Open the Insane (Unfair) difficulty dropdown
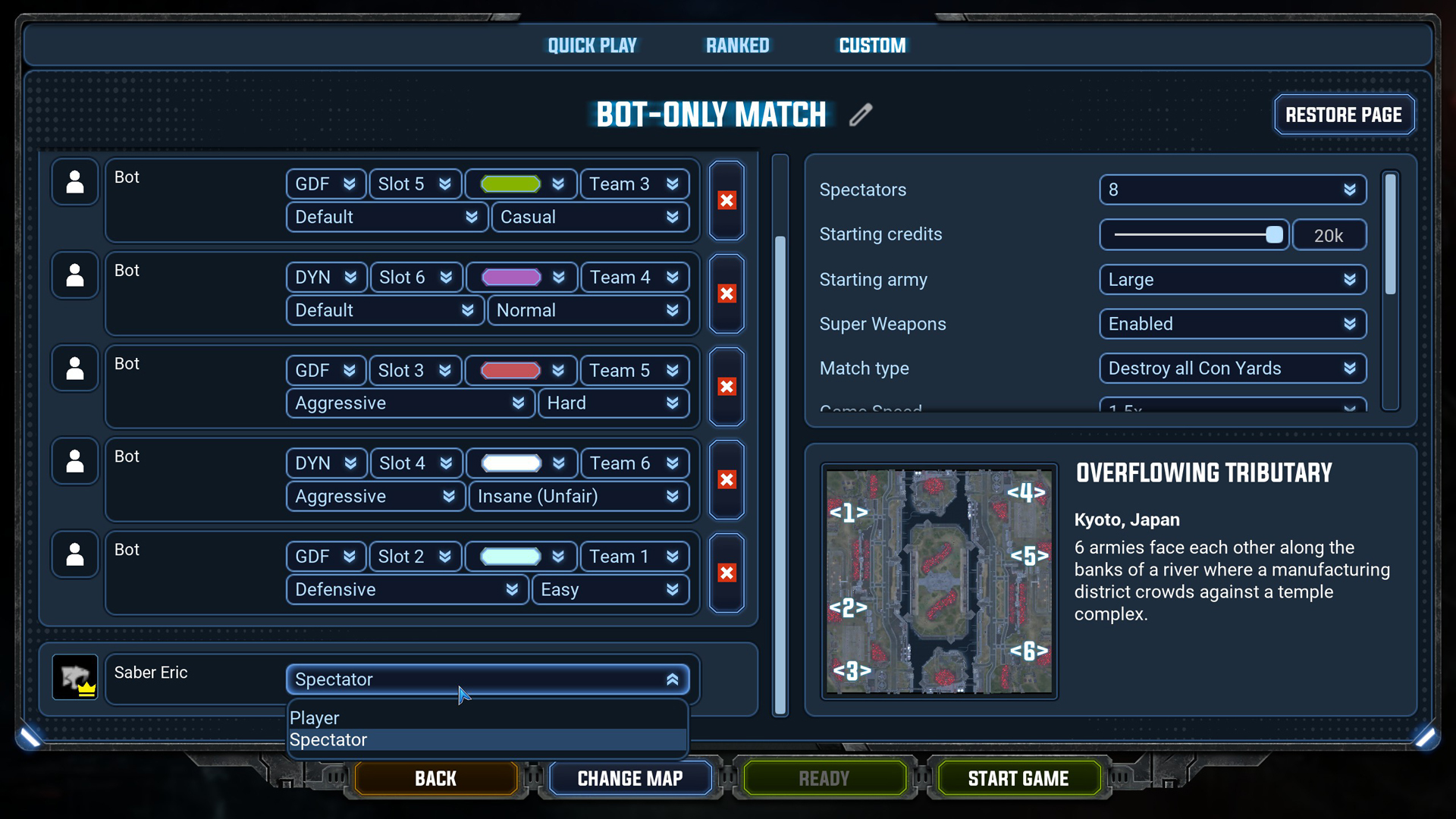This screenshot has height=819, width=1456. [578, 497]
